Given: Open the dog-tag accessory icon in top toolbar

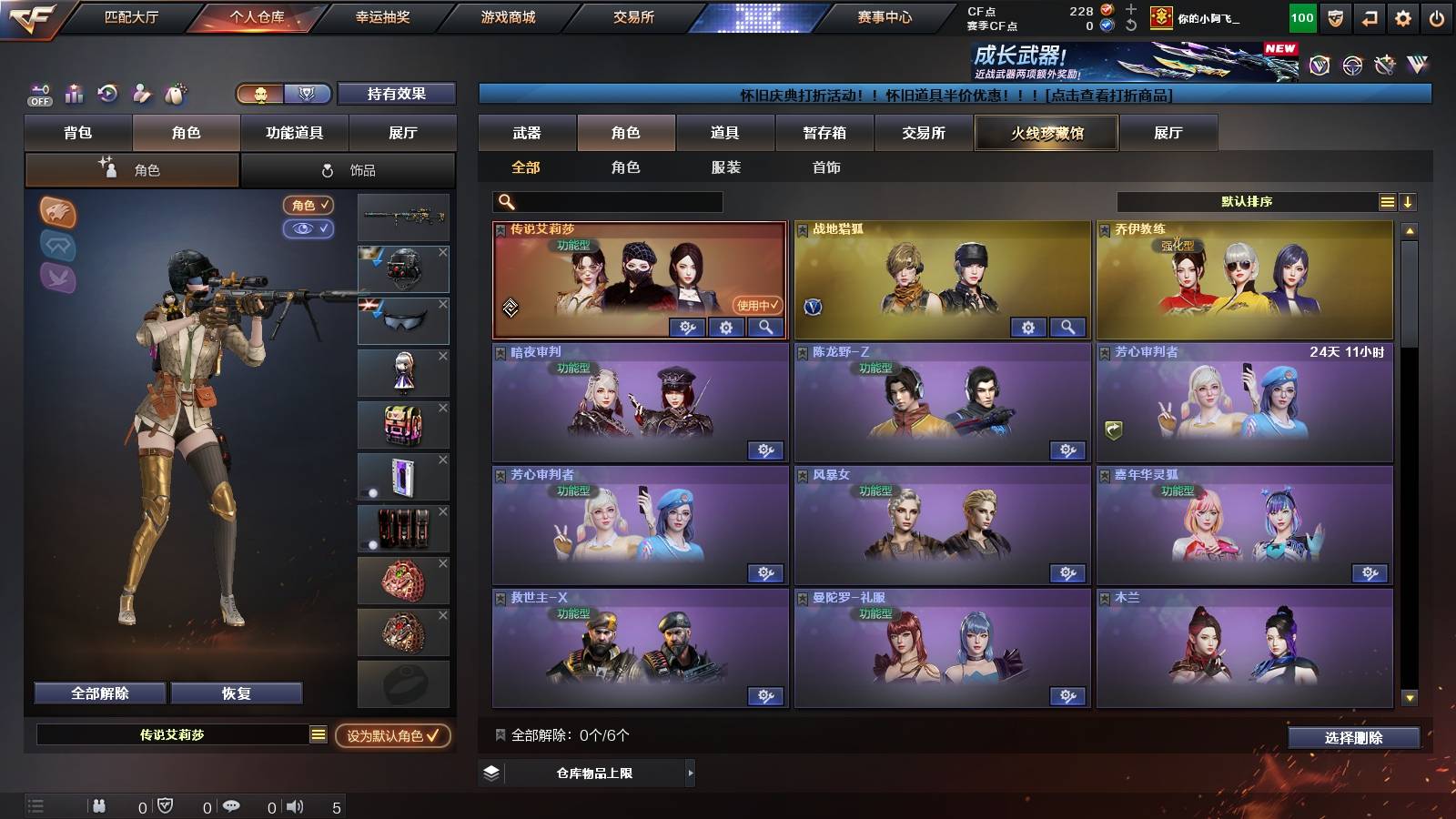Looking at the screenshot, I should pyautogui.click(x=177, y=93).
